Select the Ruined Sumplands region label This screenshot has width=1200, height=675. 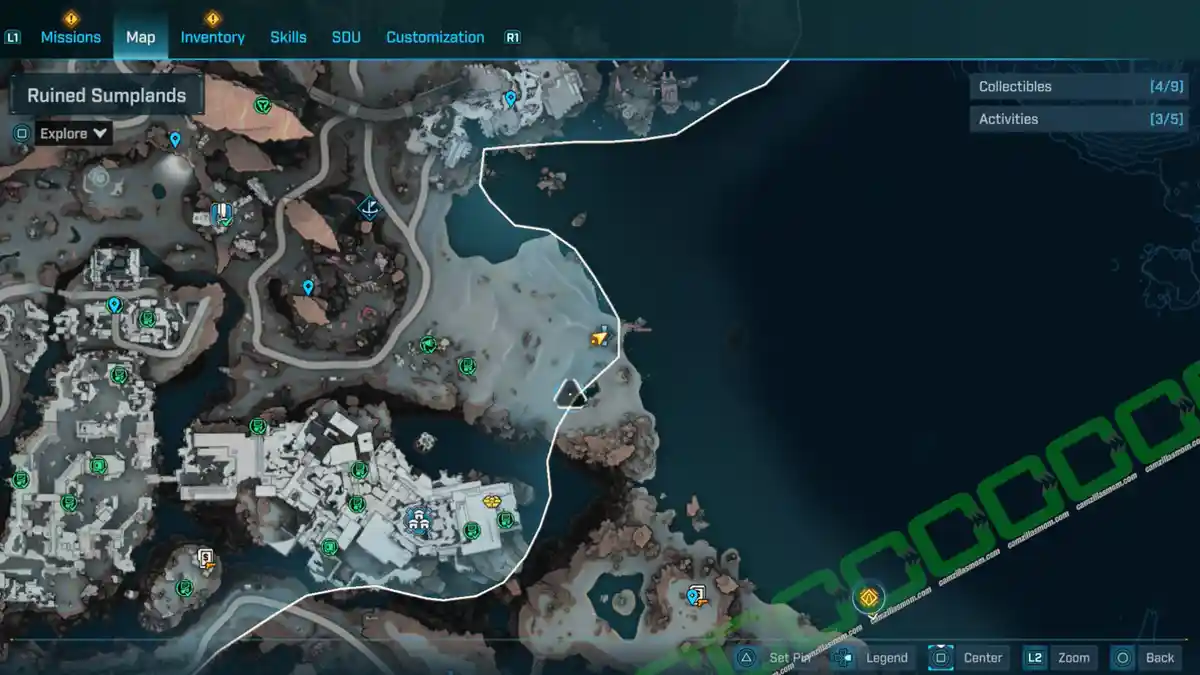(x=107, y=96)
